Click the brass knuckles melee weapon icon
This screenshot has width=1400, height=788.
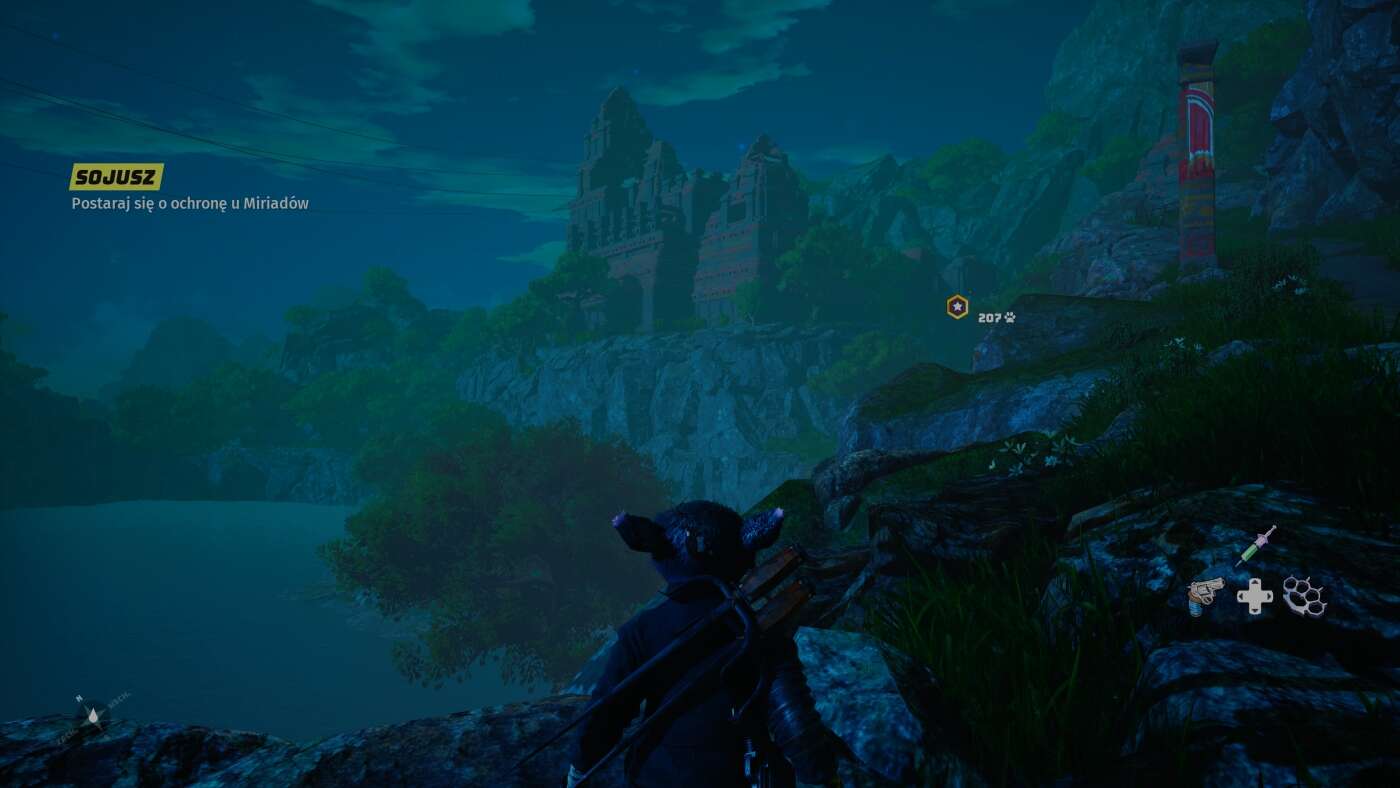1304,595
